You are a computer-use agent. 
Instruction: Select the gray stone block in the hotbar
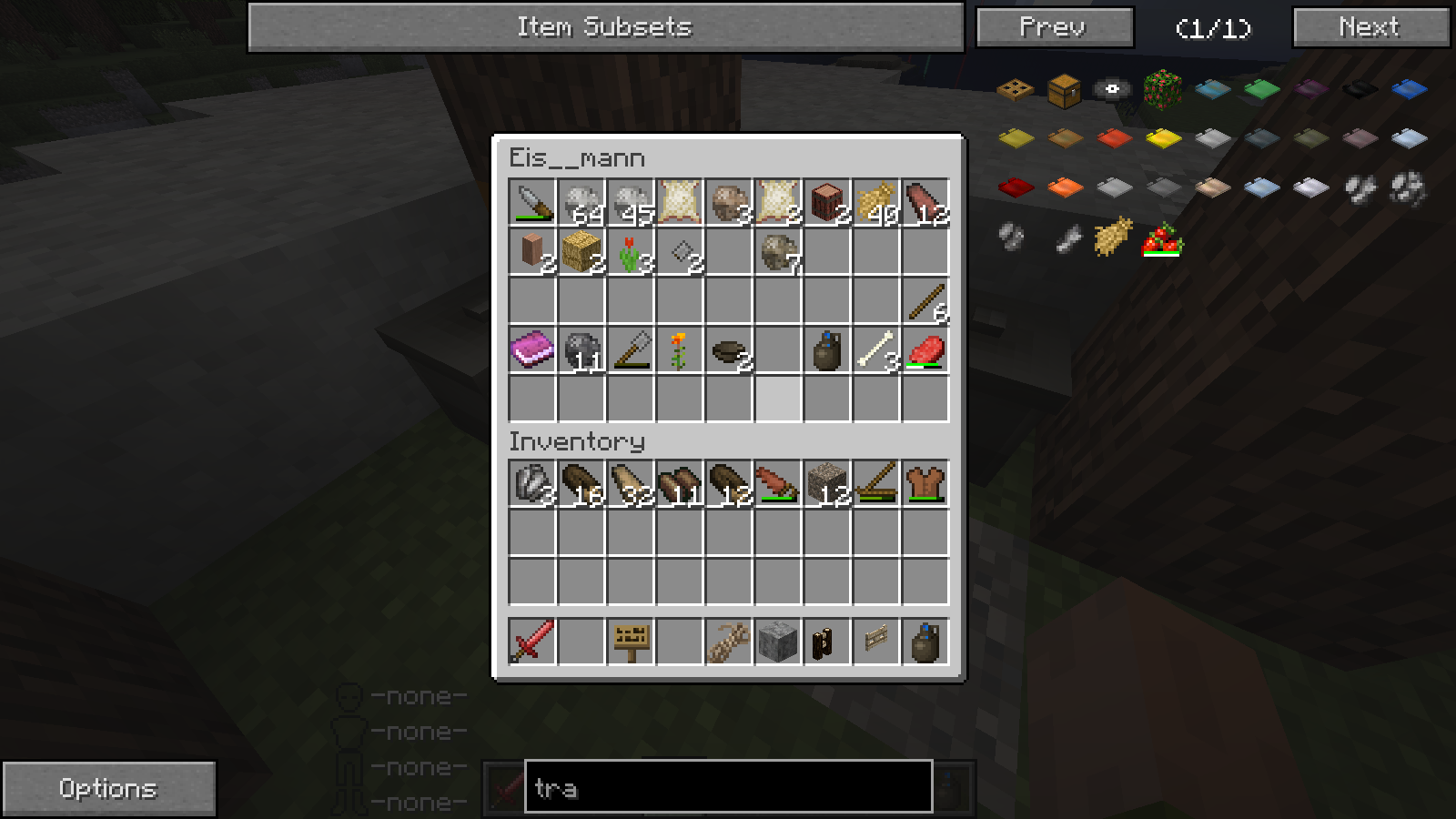click(778, 642)
